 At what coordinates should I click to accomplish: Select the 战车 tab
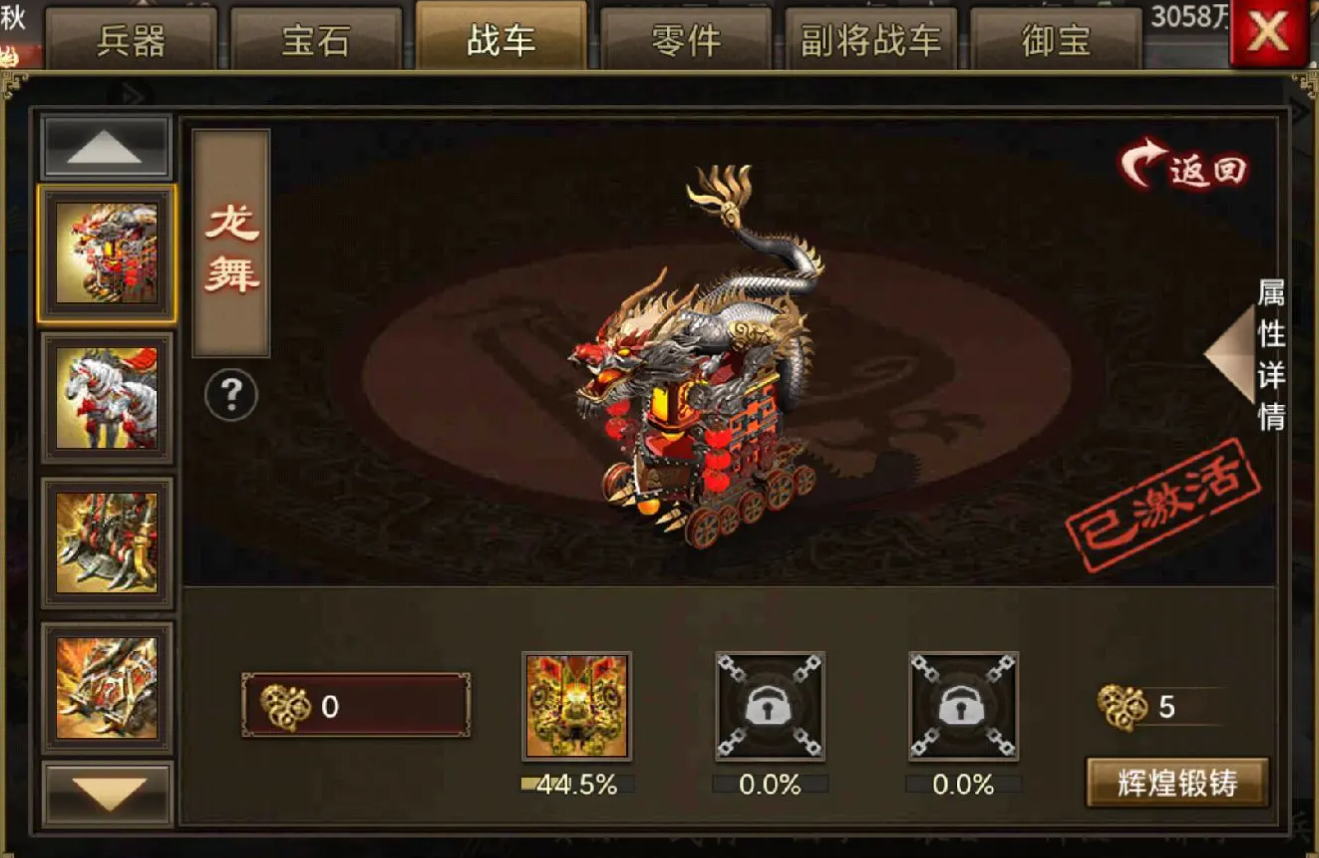(501, 40)
